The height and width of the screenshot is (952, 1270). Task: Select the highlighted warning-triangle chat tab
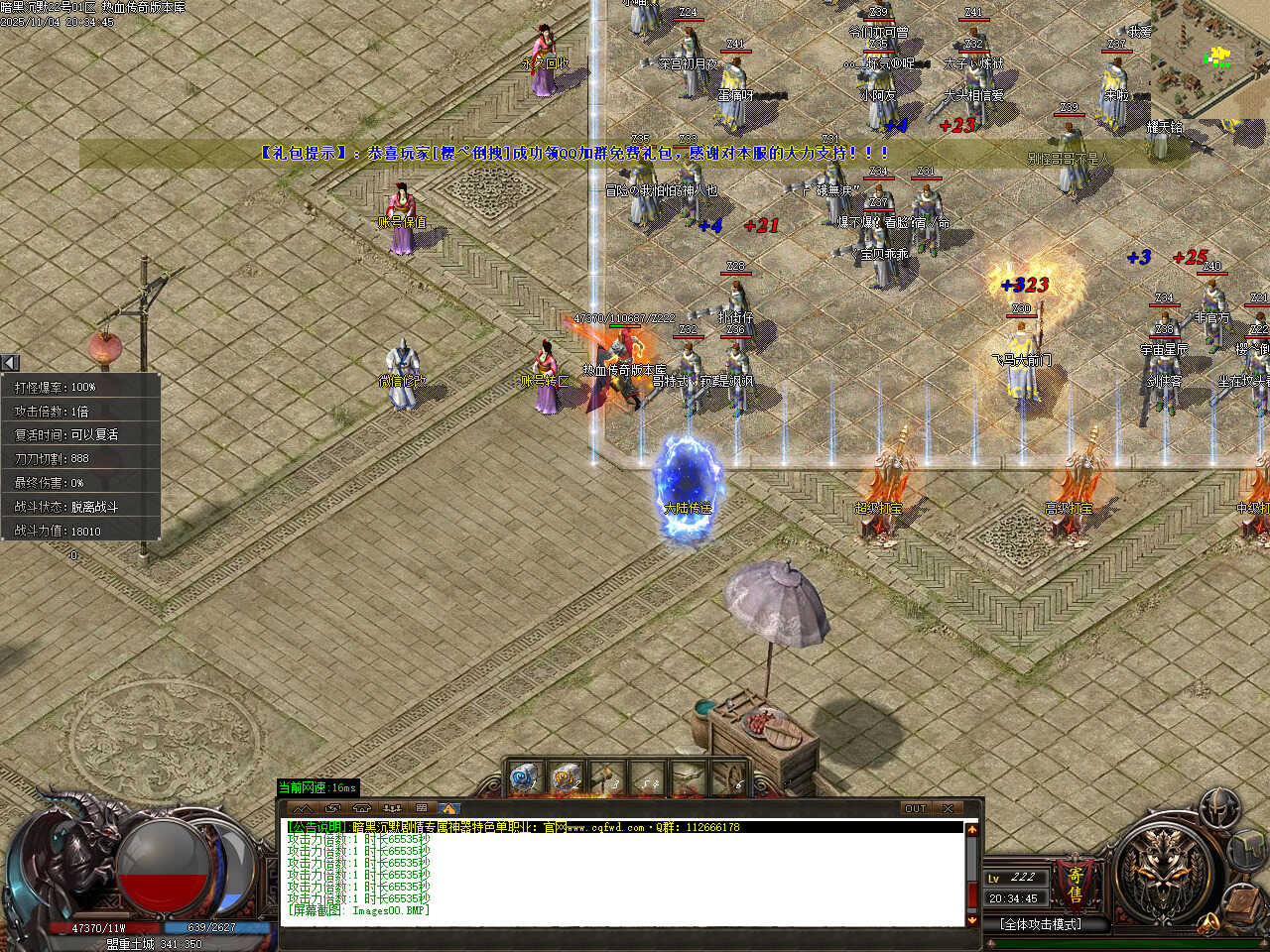tap(448, 808)
